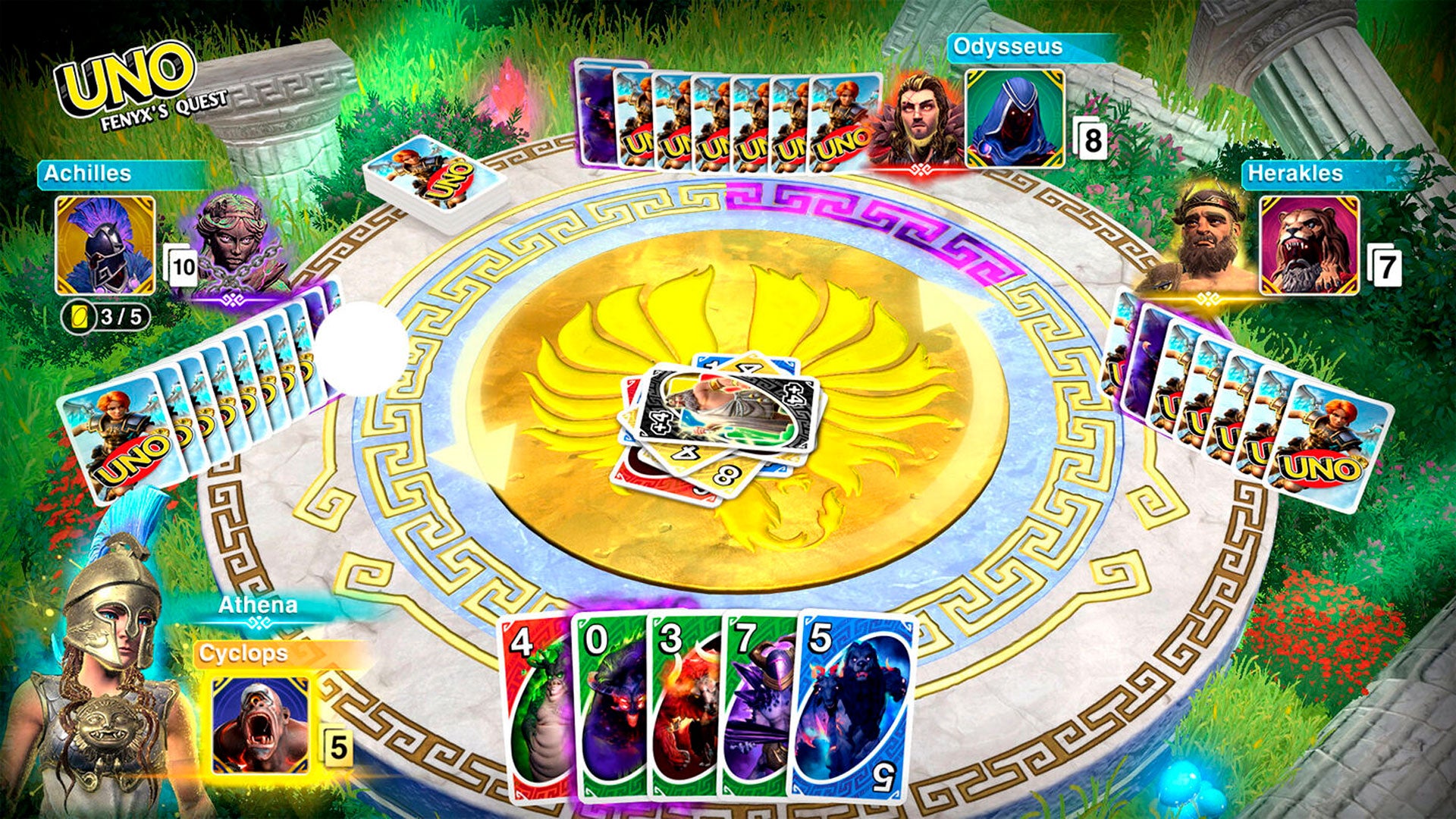Viewport: 1456px width, 819px height.
Task: Open Odysseus' hooded avatar portrait
Action: click(x=1014, y=119)
